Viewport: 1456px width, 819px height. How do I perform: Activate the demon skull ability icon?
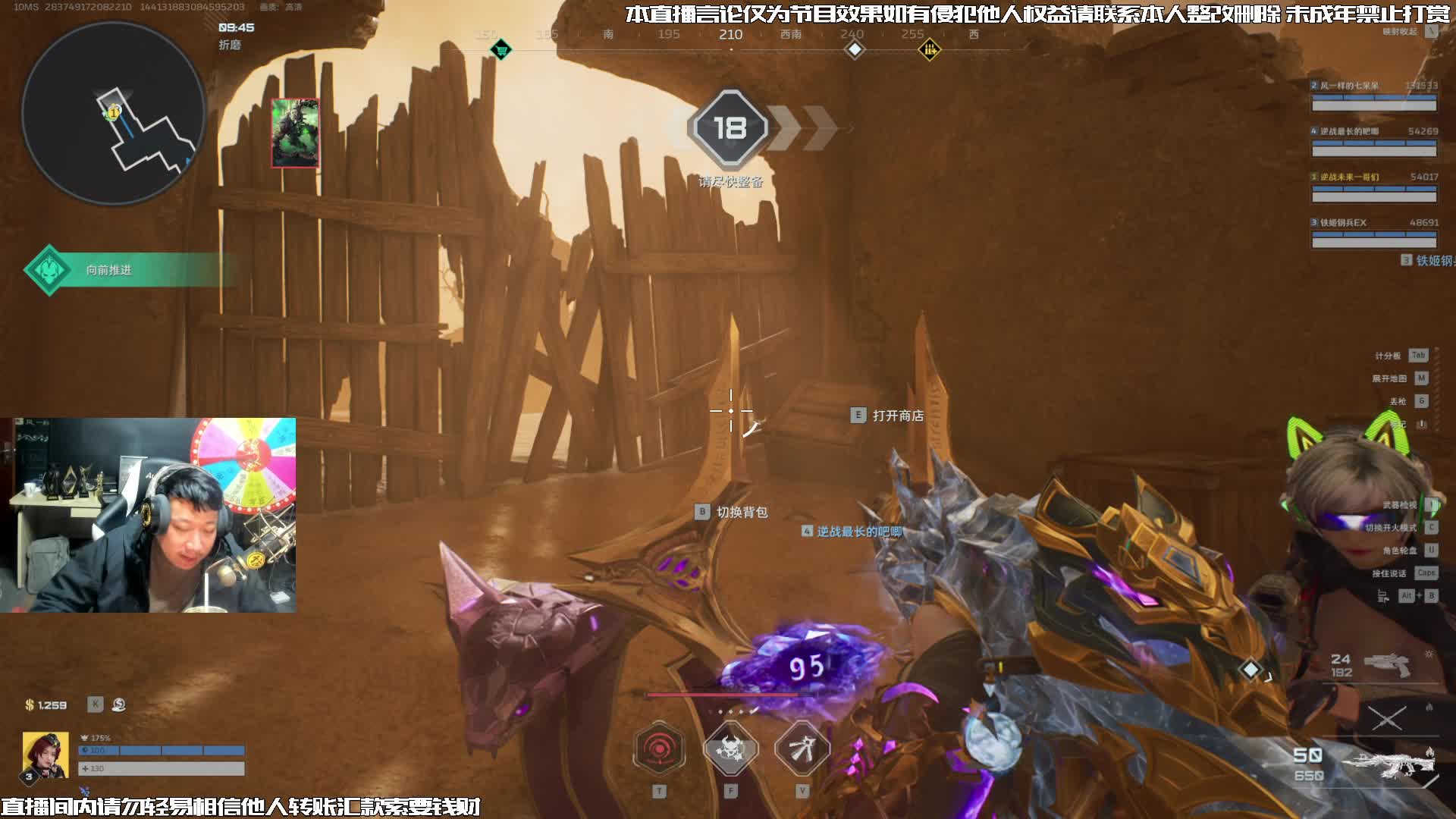pyautogui.click(x=730, y=749)
